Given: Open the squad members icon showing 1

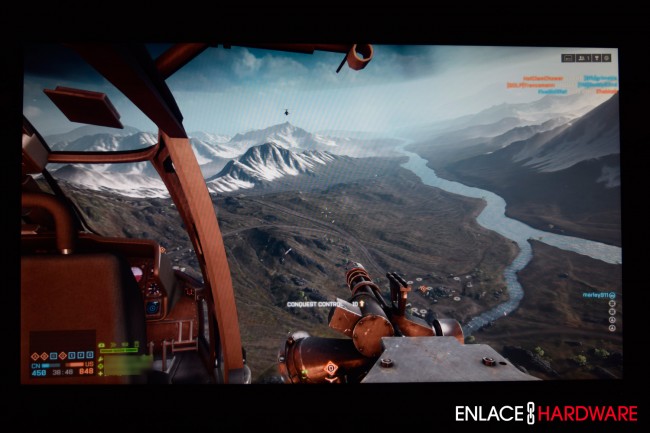Looking at the screenshot, I should pos(583,58).
